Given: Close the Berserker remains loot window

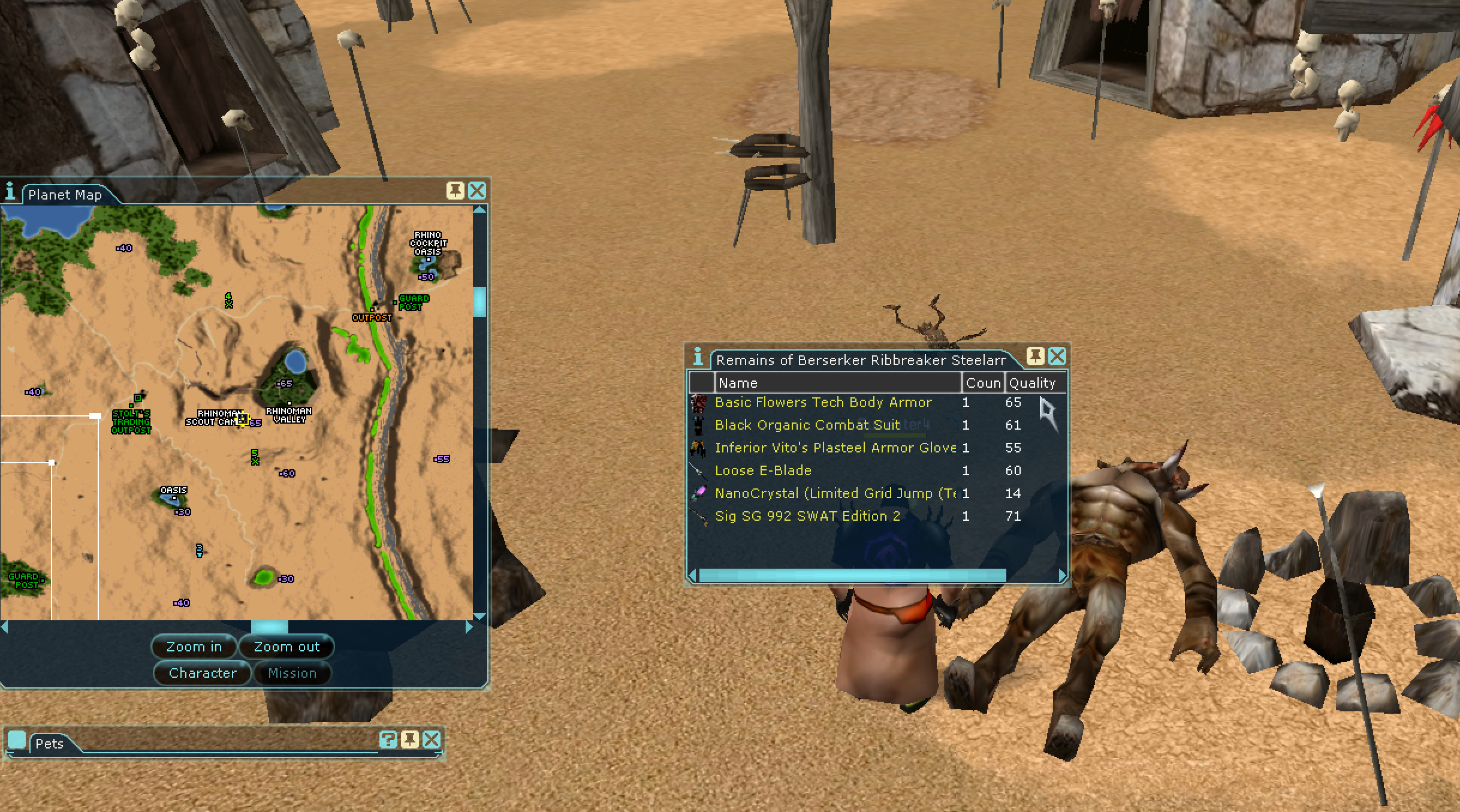Looking at the screenshot, I should tap(1057, 357).
